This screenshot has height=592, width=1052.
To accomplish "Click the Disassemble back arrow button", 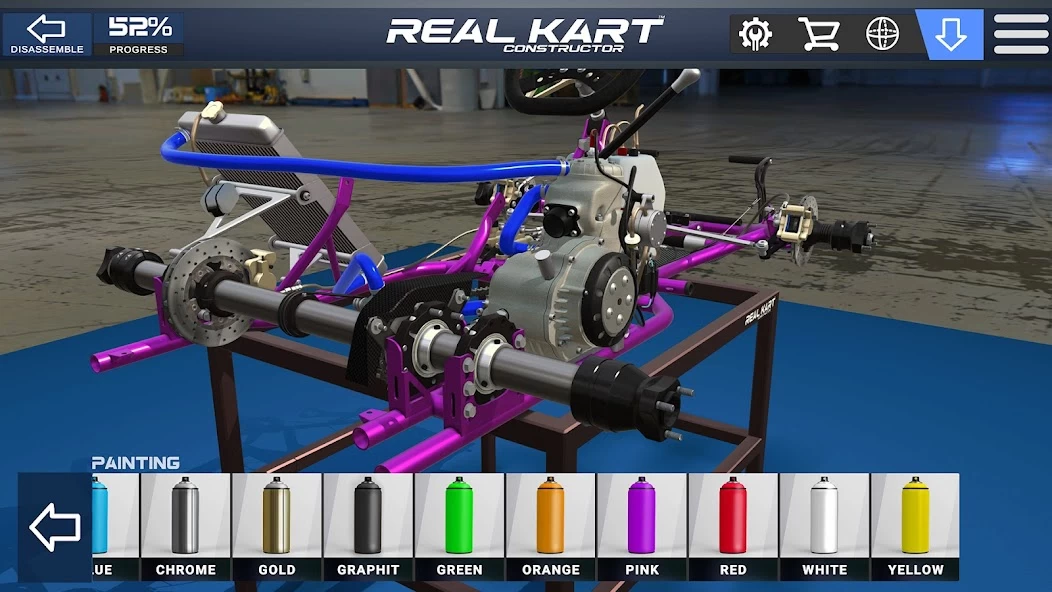I will [46, 34].
